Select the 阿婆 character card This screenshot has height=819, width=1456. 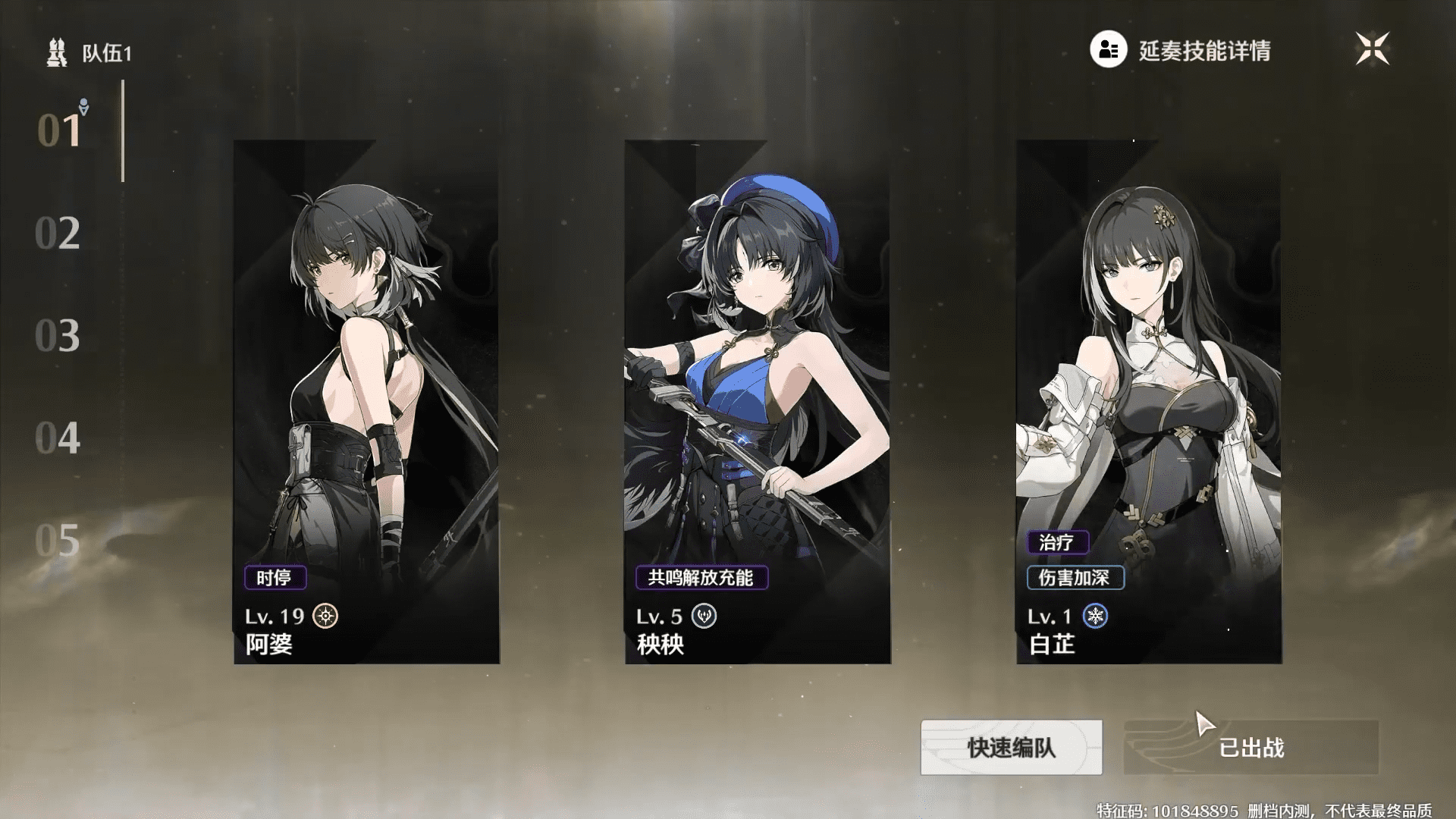coord(366,402)
